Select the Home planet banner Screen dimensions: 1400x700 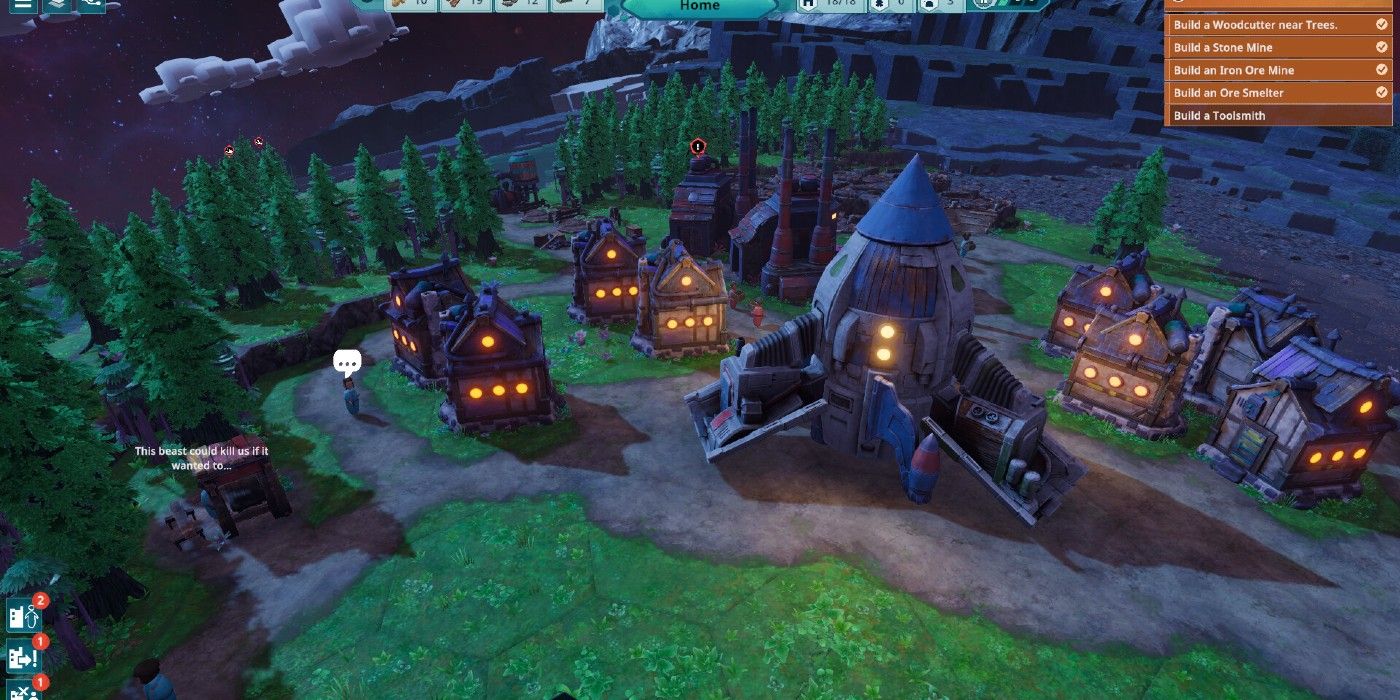699,7
